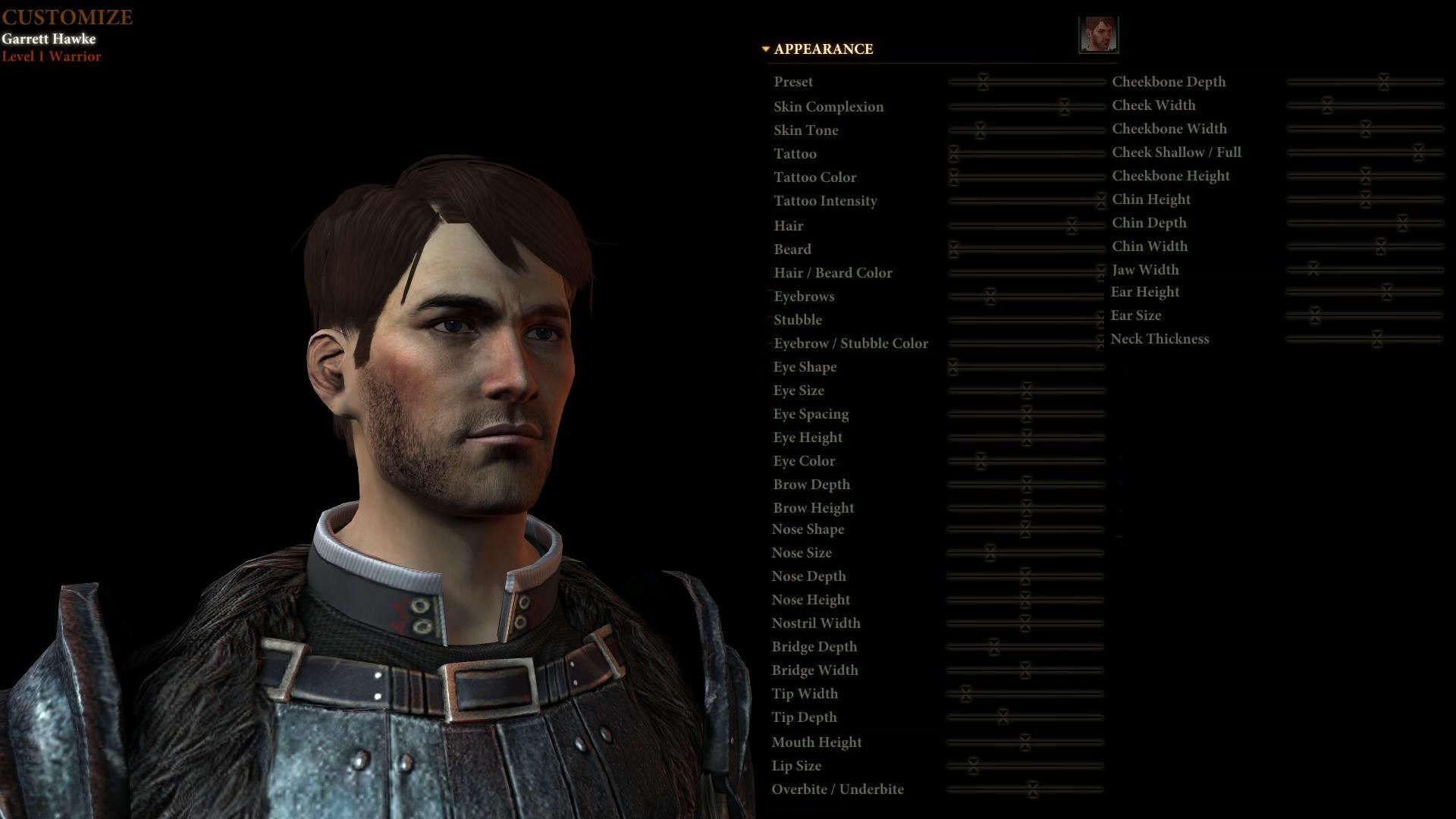Pick a different Hair style slider
The width and height of the screenshot is (1456, 819).
point(1072,226)
